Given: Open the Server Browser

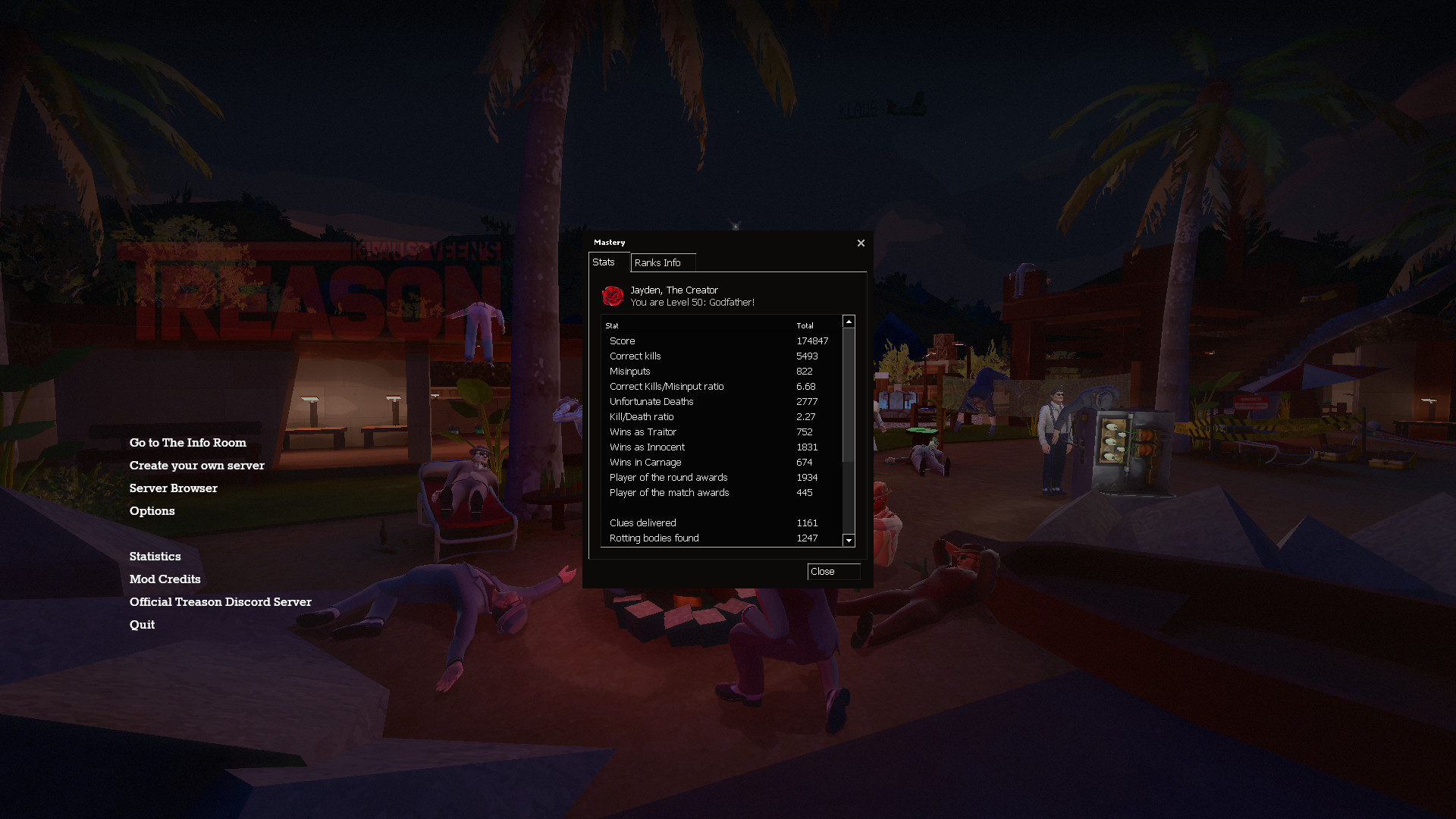Looking at the screenshot, I should point(173,488).
